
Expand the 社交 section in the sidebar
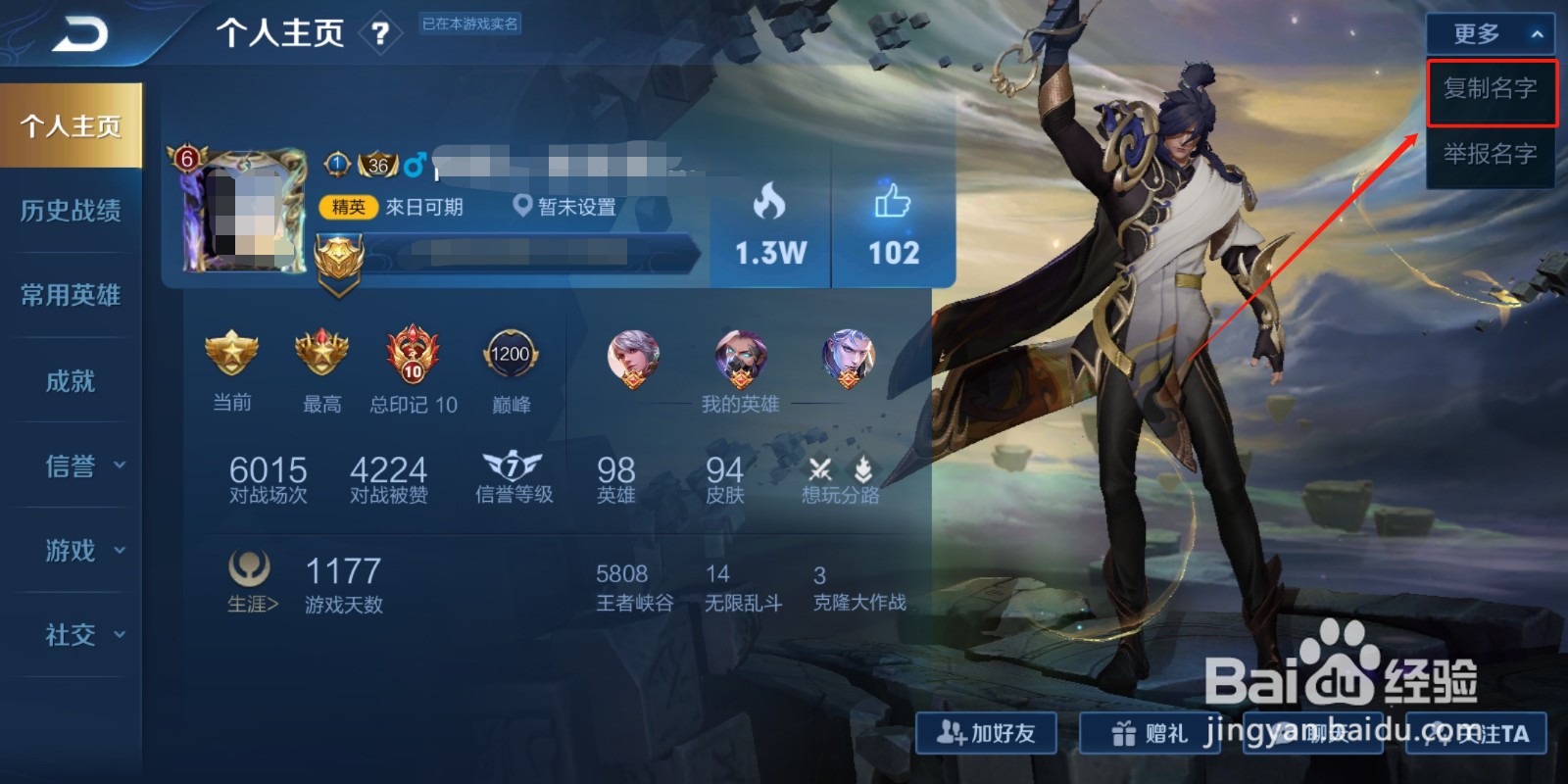pyautogui.click(x=71, y=635)
